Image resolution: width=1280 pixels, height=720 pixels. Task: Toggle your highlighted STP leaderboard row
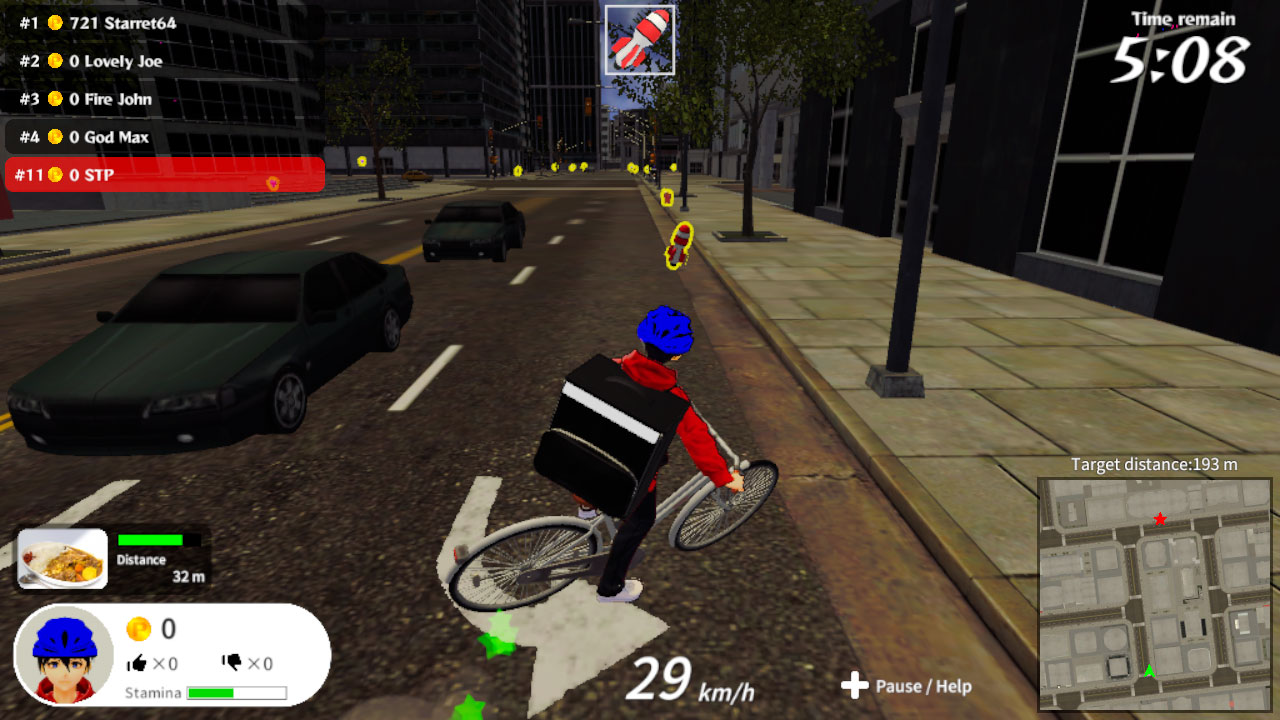tap(163, 175)
